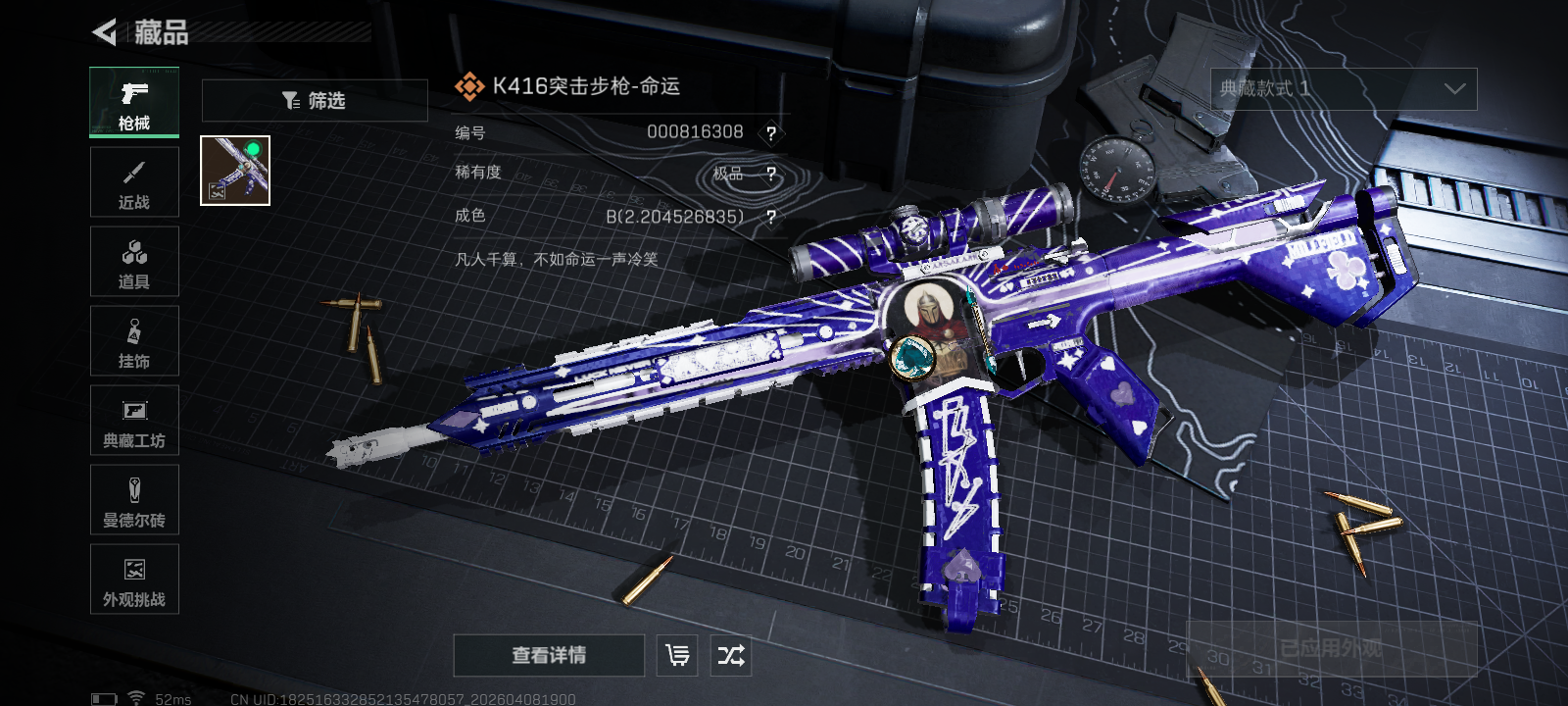Go back using the arrow beside 藏品
The height and width of the screenshot is (706, 1568).
(x=105, y=32)
